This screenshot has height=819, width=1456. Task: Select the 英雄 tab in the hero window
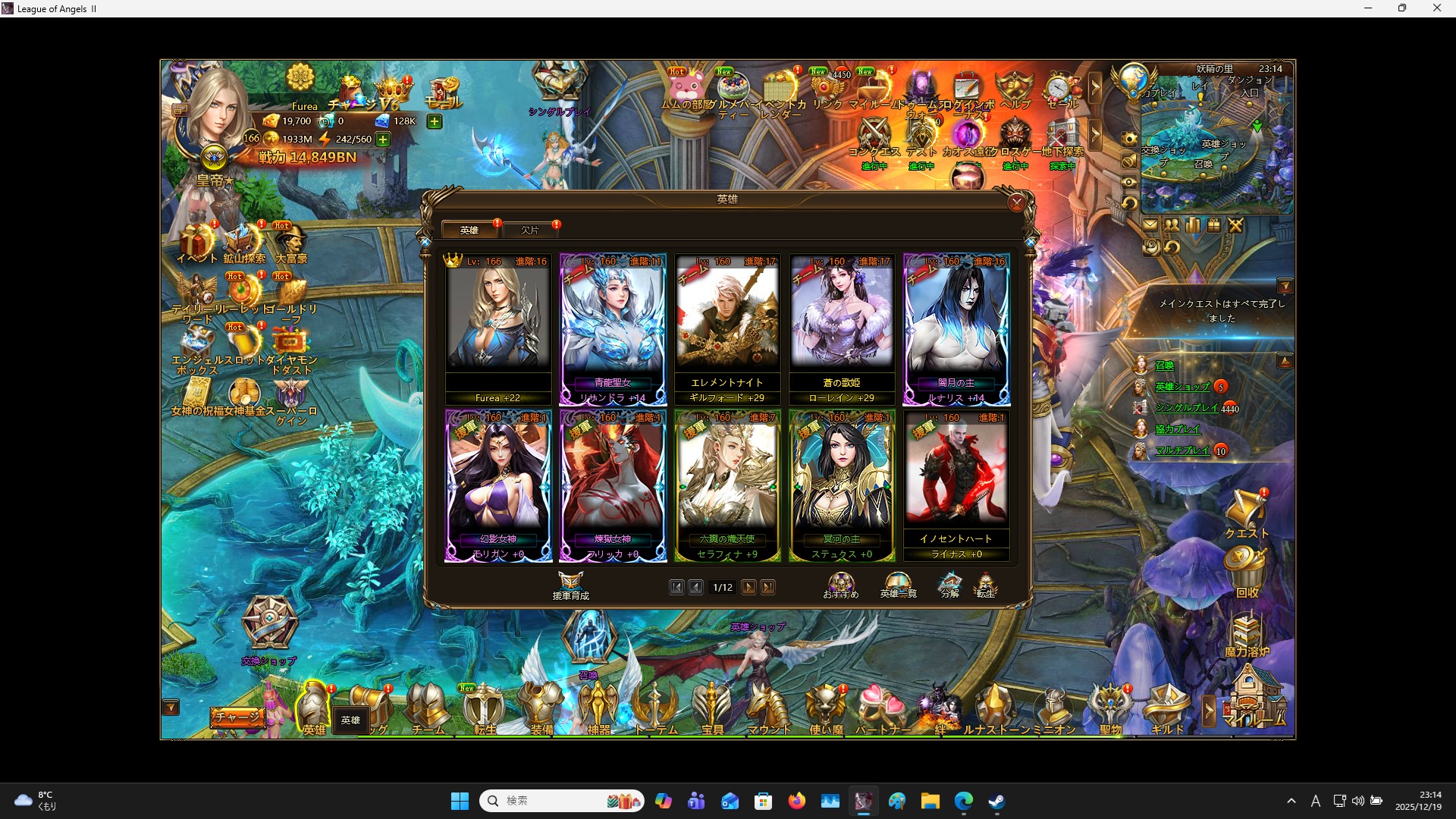pos(469,230)
